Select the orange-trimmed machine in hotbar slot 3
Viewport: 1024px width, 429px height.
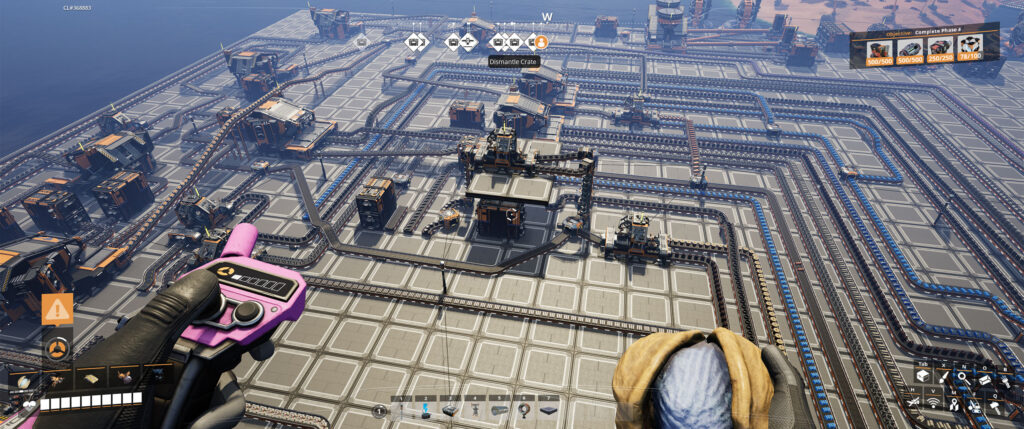point(450,410)
